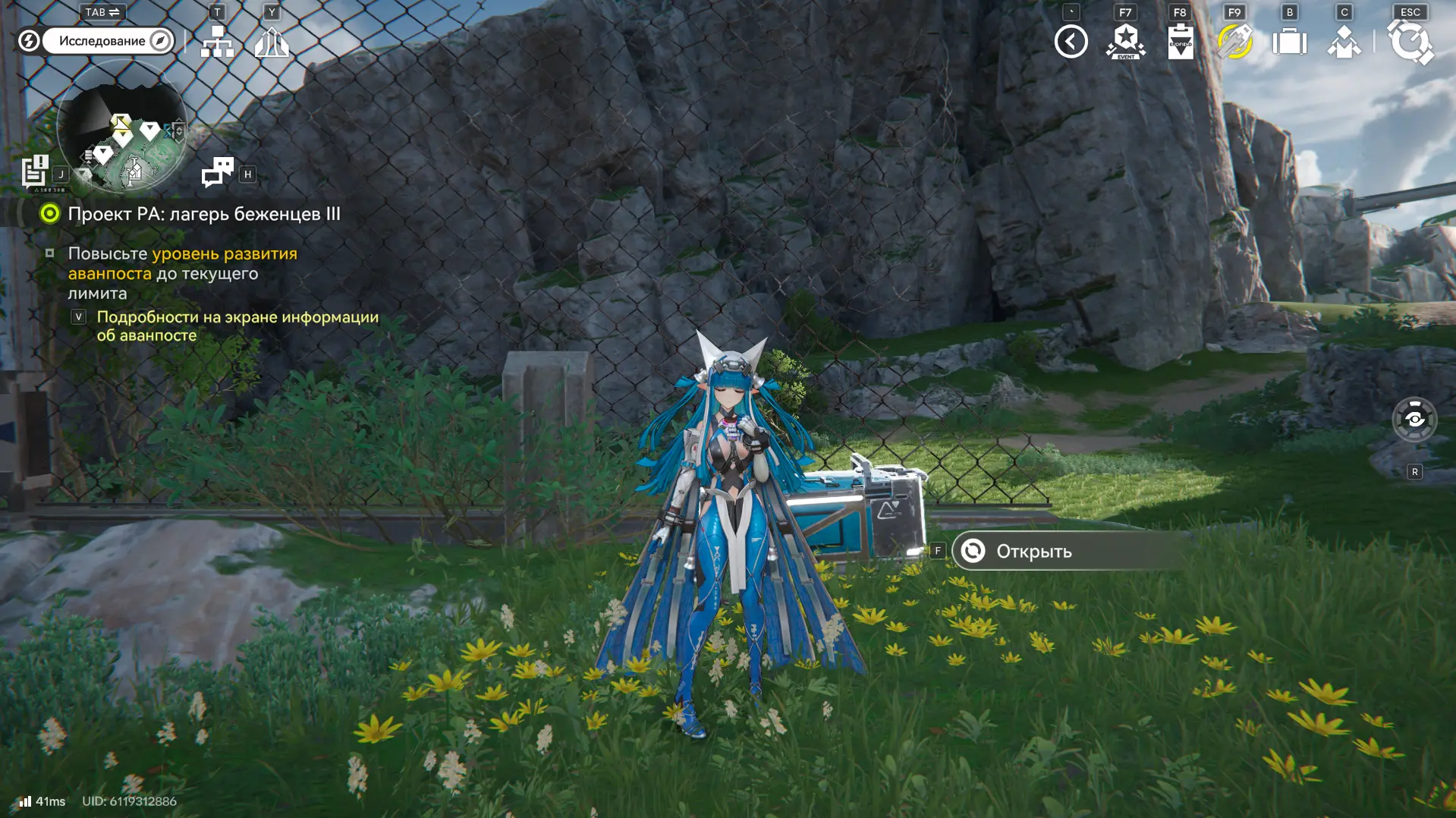The width and height of the screenshot is (1456, 818).
Task: Click the left arrow collapse button
Action: point(1071,42)
